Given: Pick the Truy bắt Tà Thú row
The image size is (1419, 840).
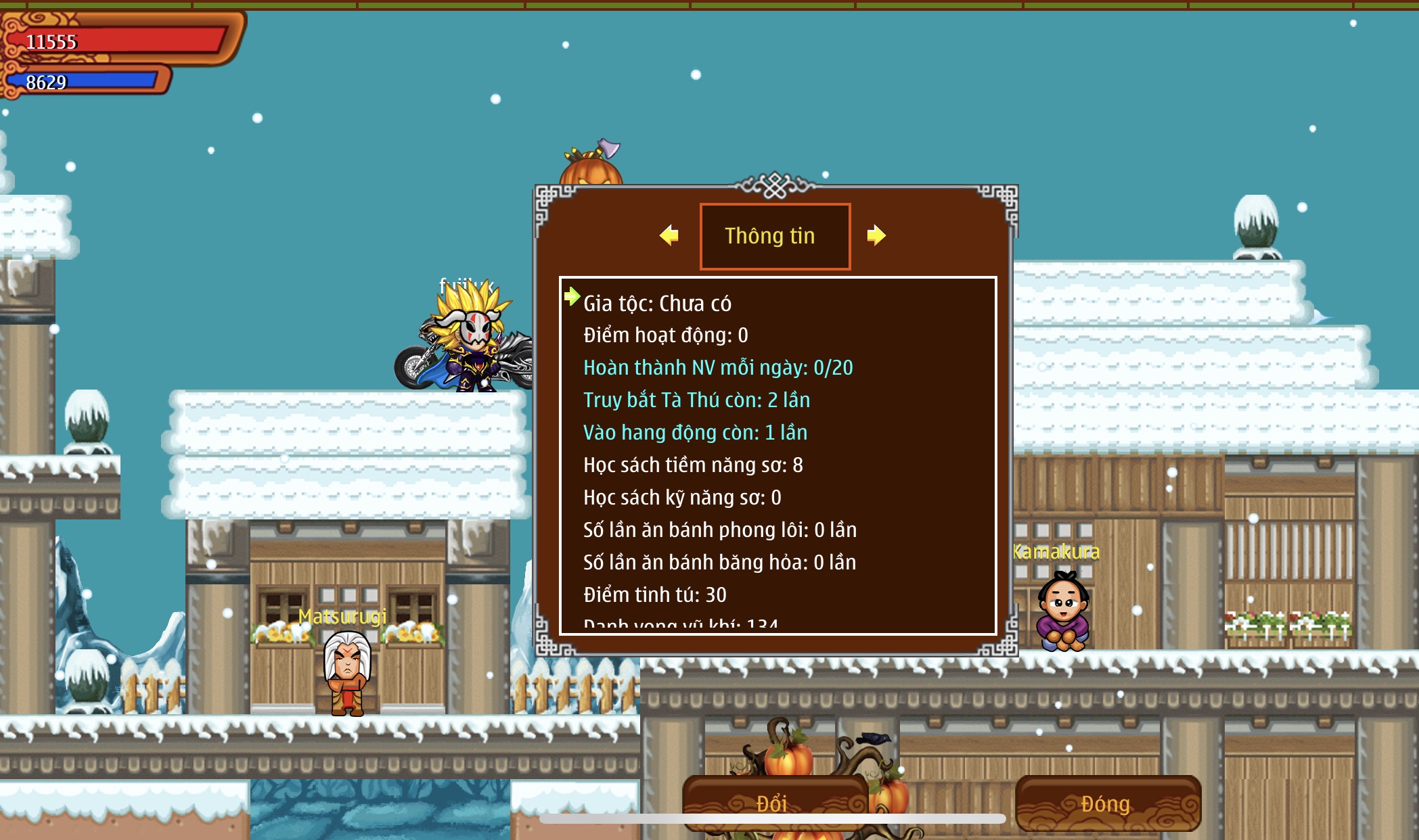Looking at the screenshot, I should click(x=696, y=400).
